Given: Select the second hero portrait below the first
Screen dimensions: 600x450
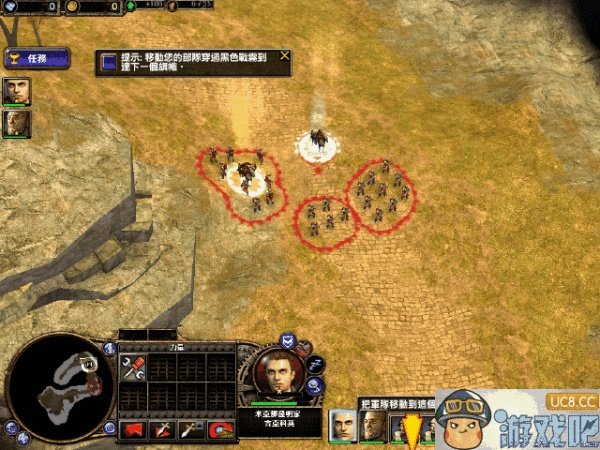Looking at the screenshot, I should [17, 123].
